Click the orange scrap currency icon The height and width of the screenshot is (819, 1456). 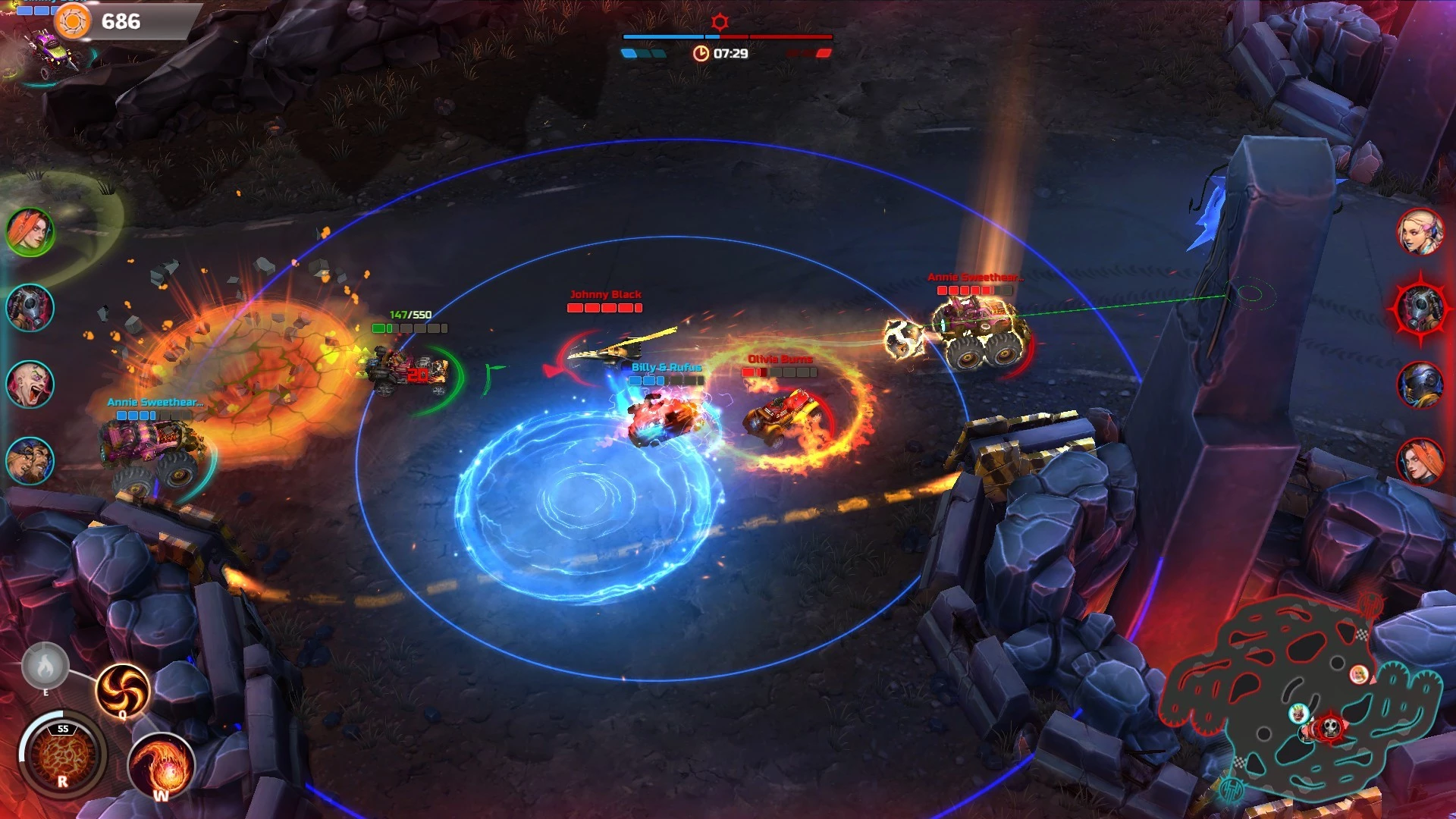[x=73, y=21]
